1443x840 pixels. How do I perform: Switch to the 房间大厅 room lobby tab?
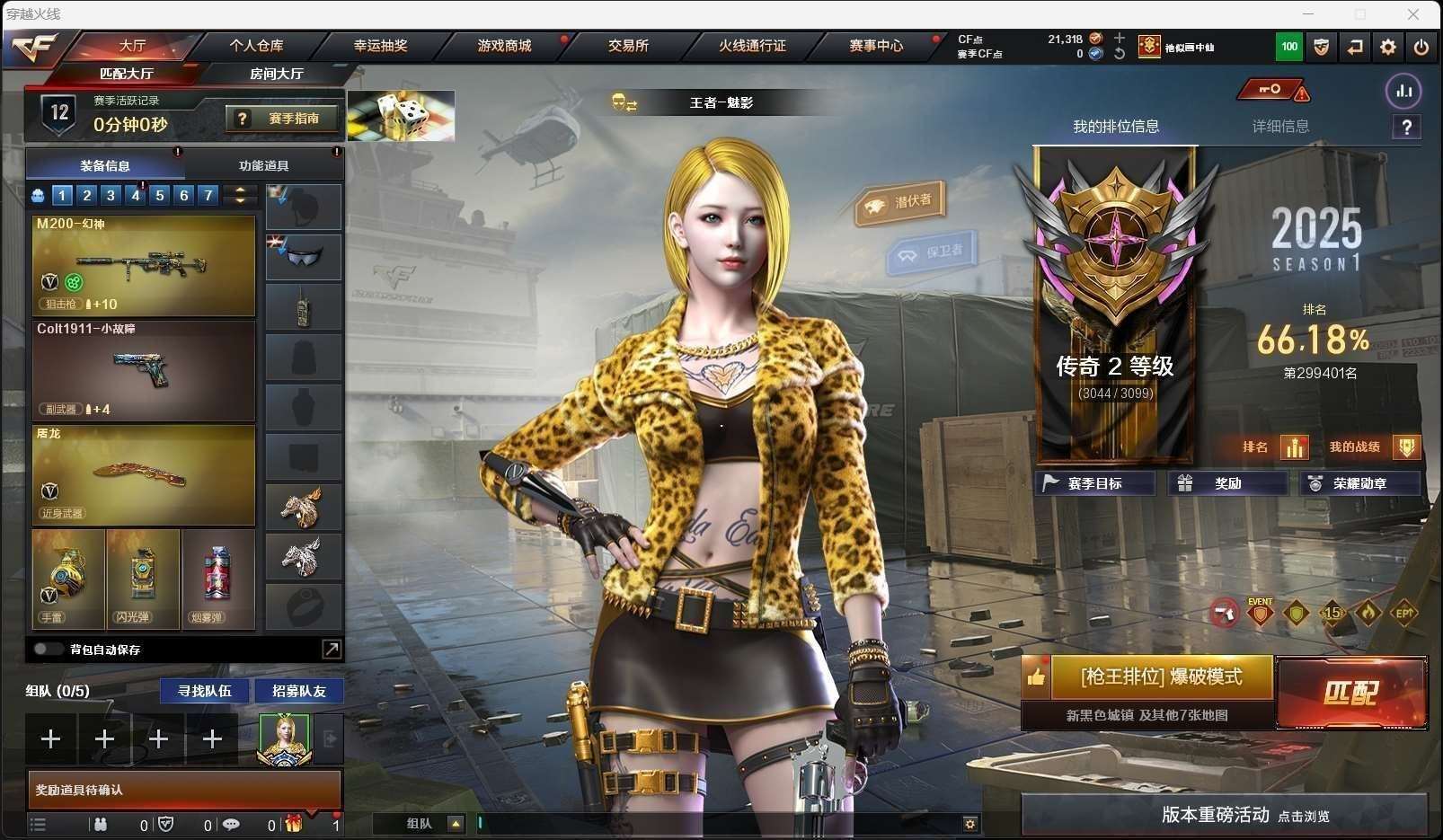pyautogui.click(x=276, y=74)
